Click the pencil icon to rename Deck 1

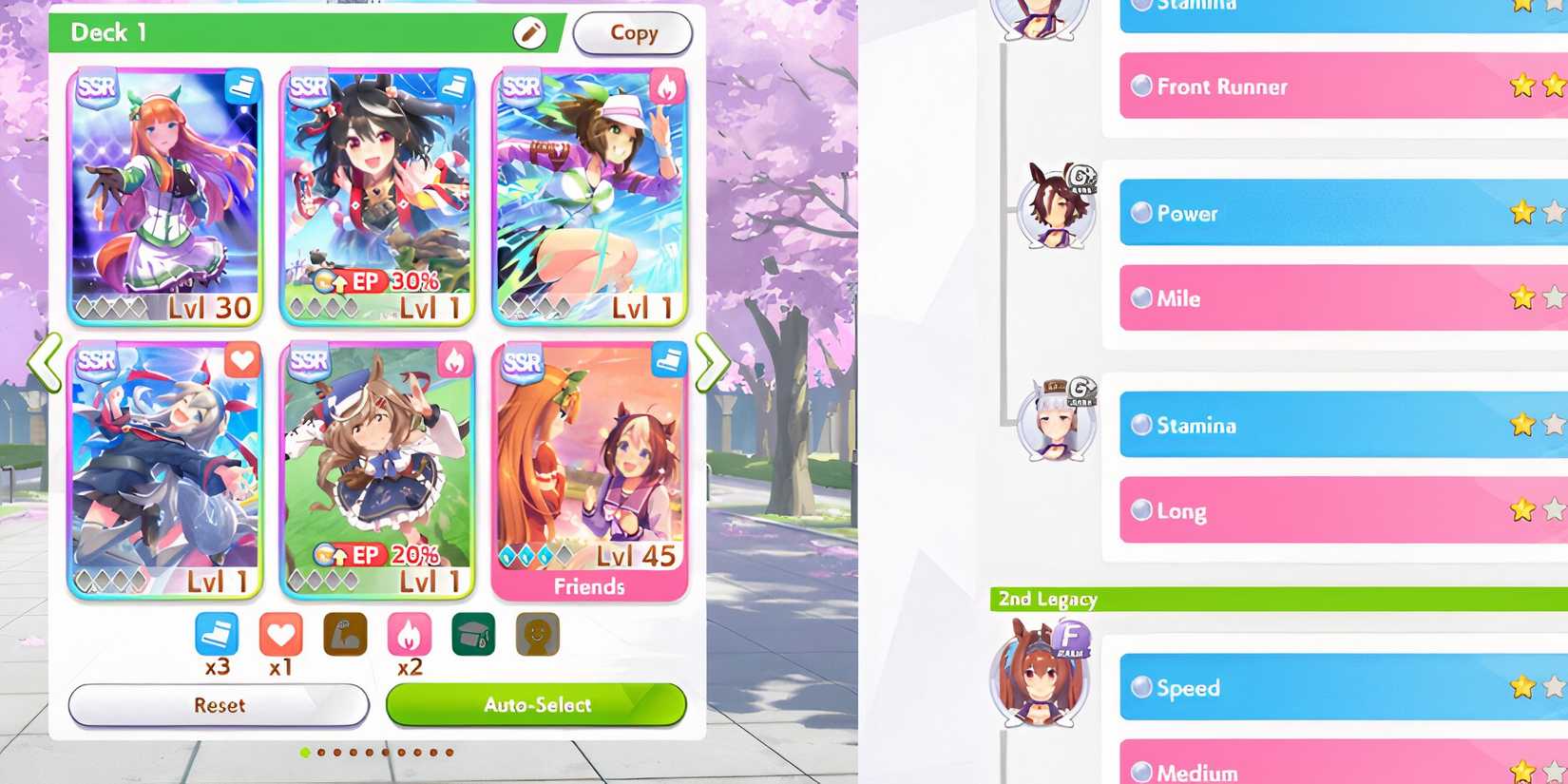(529, 33)
